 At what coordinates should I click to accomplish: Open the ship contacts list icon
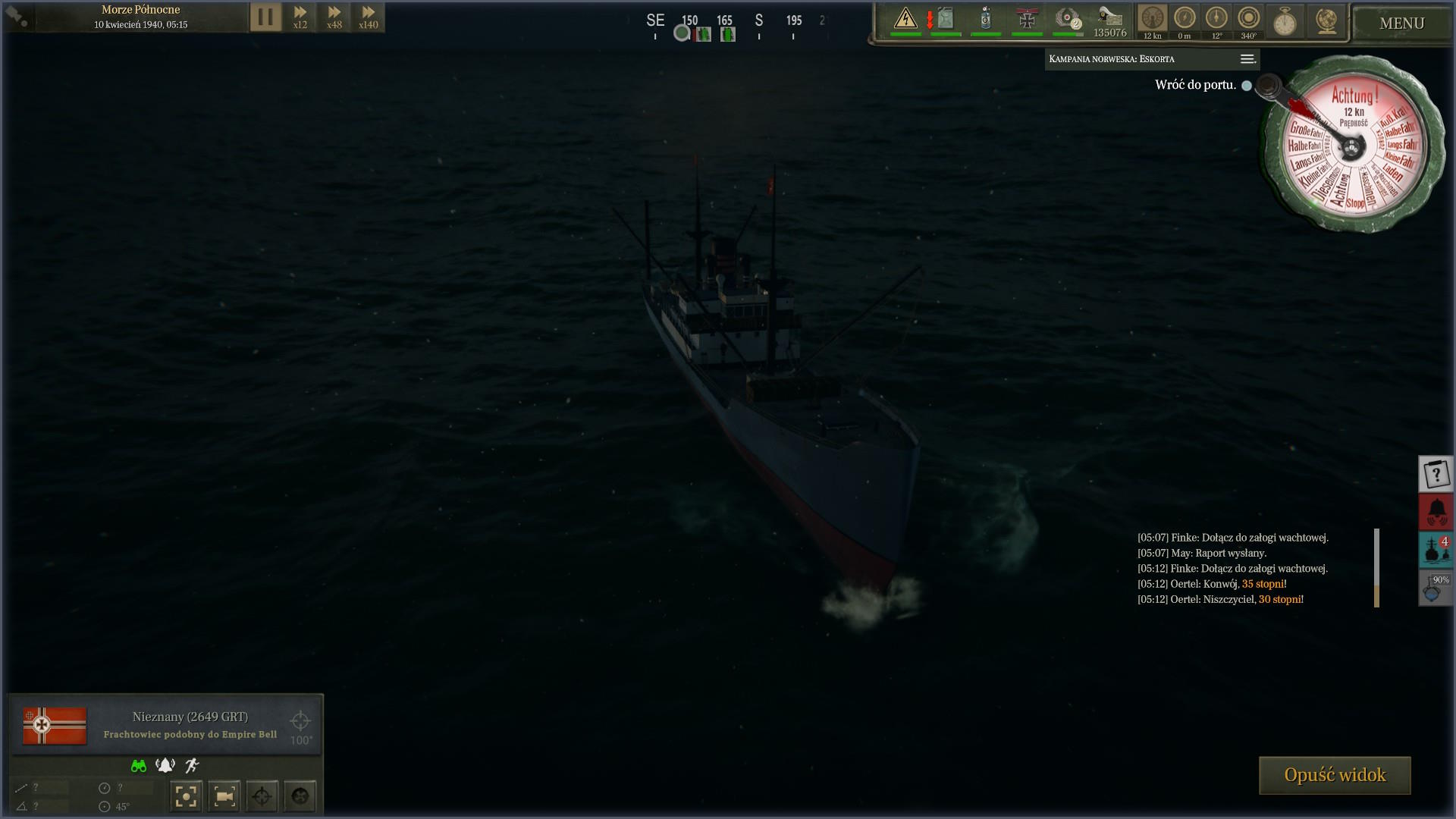click(1436, 550)
